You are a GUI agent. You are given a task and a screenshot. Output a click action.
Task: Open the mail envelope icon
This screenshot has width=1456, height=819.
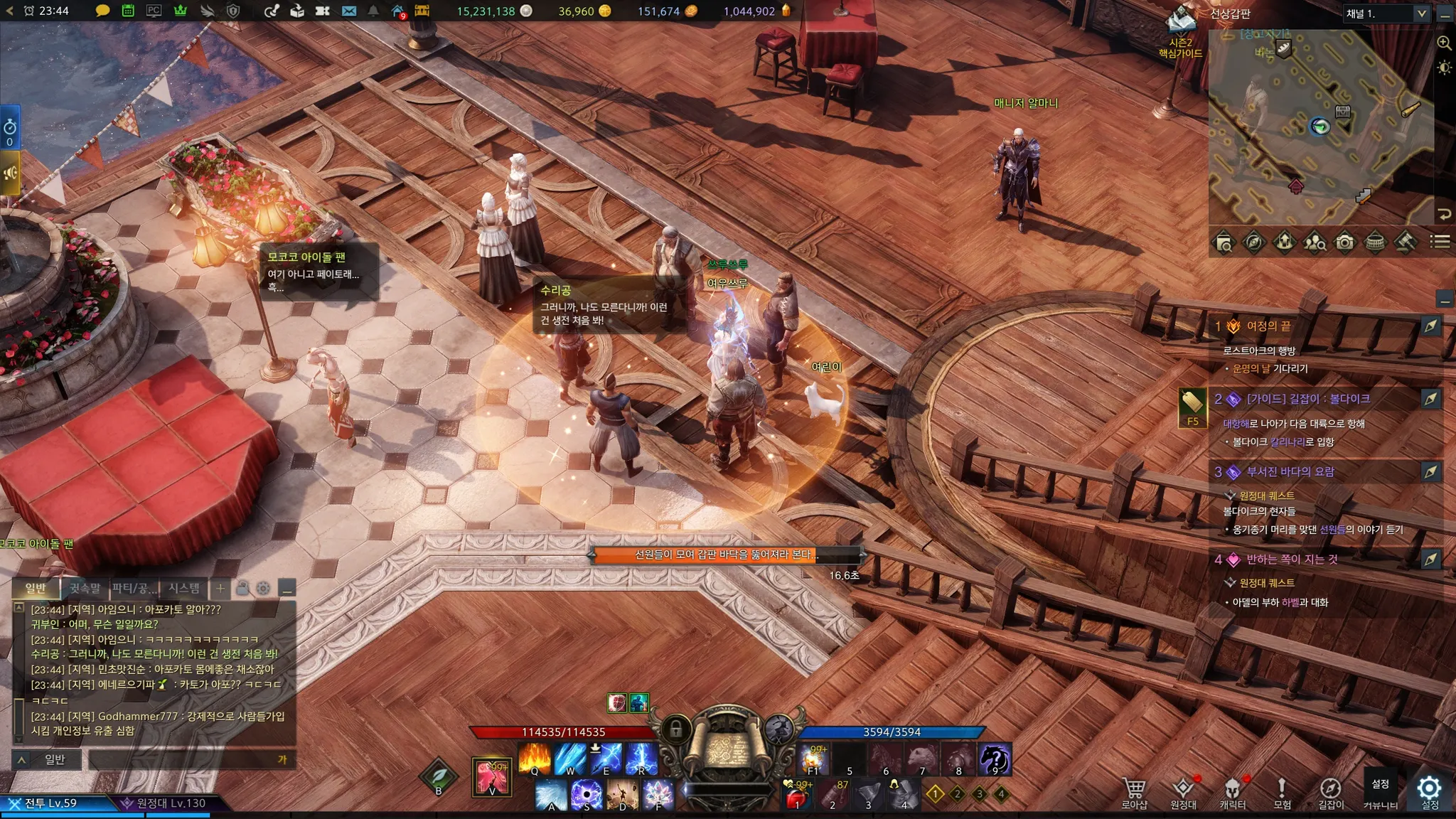tap(348, 11)
